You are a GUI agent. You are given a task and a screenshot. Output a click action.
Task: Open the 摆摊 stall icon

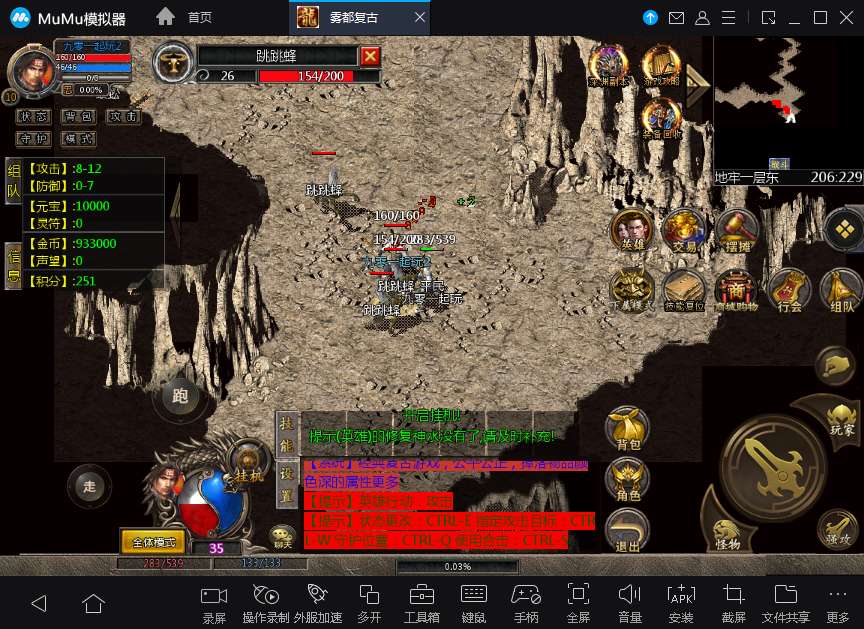click(x=737, y=230)
